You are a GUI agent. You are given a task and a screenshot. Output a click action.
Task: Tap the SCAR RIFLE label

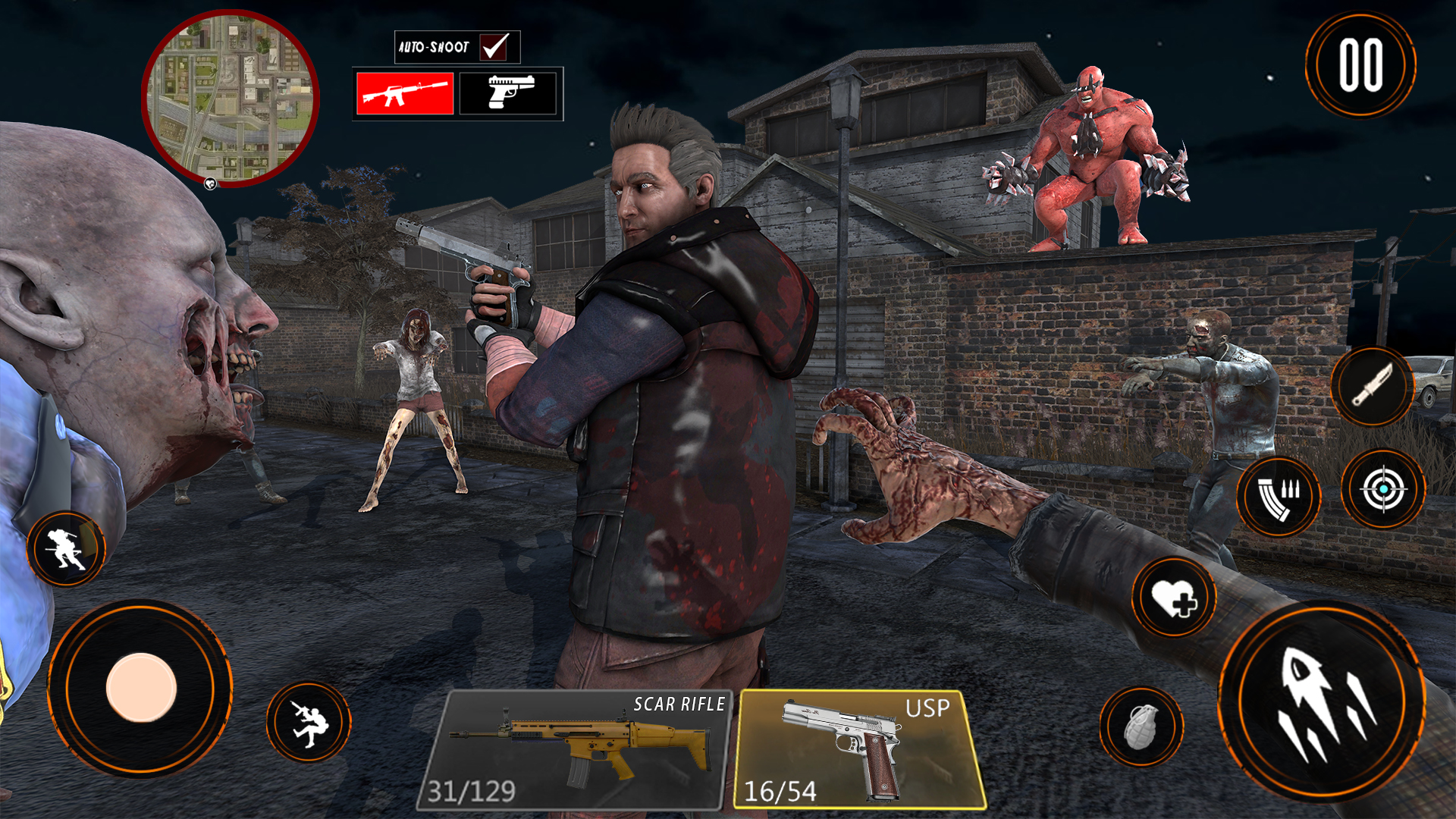click(677, 703)
